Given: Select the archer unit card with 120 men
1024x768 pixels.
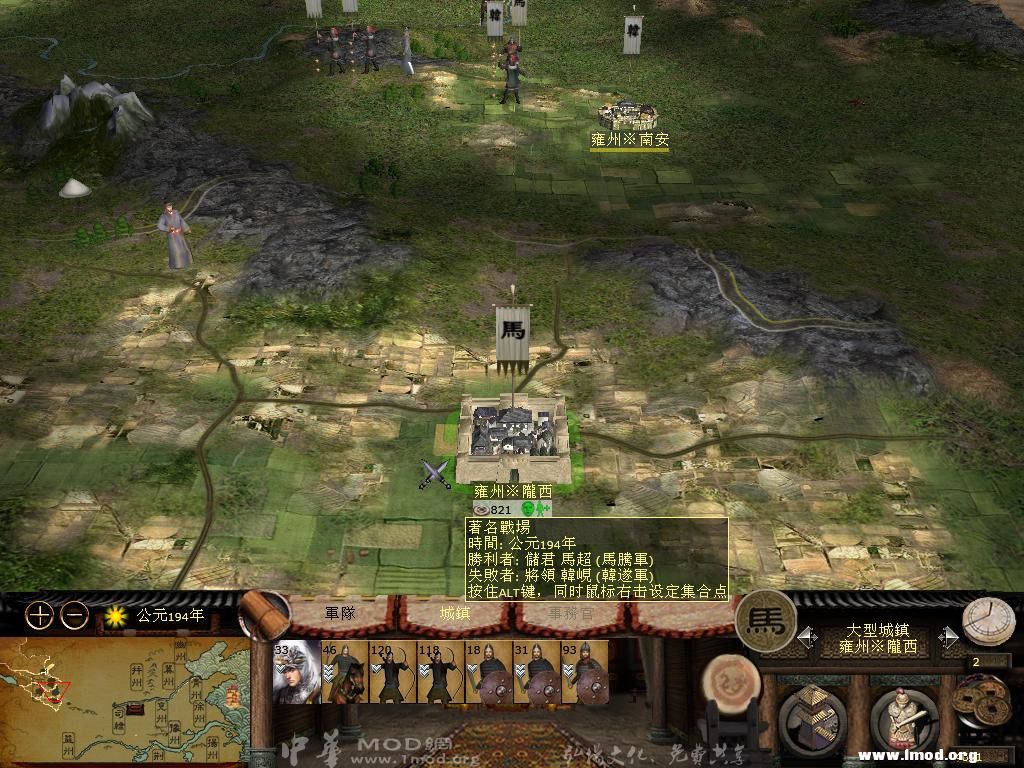Looking at the screenshot, I should [x=392, y=672].
